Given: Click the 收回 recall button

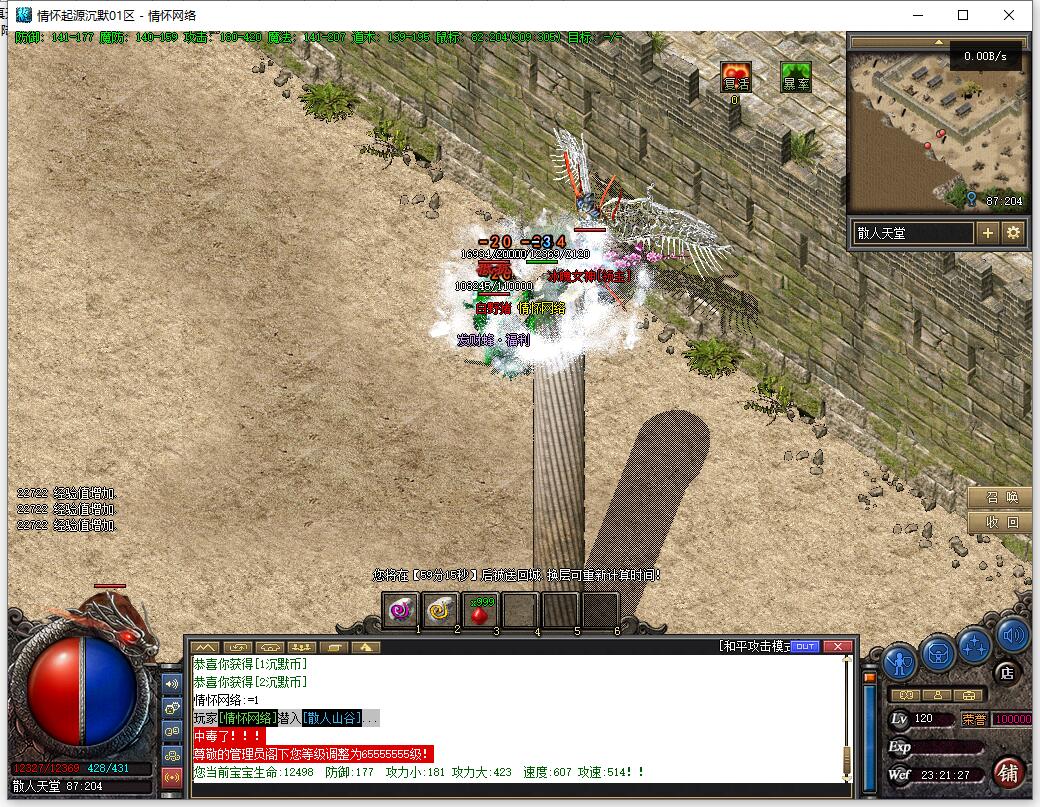Looking at the screenshot, I should click(1000, 522).
